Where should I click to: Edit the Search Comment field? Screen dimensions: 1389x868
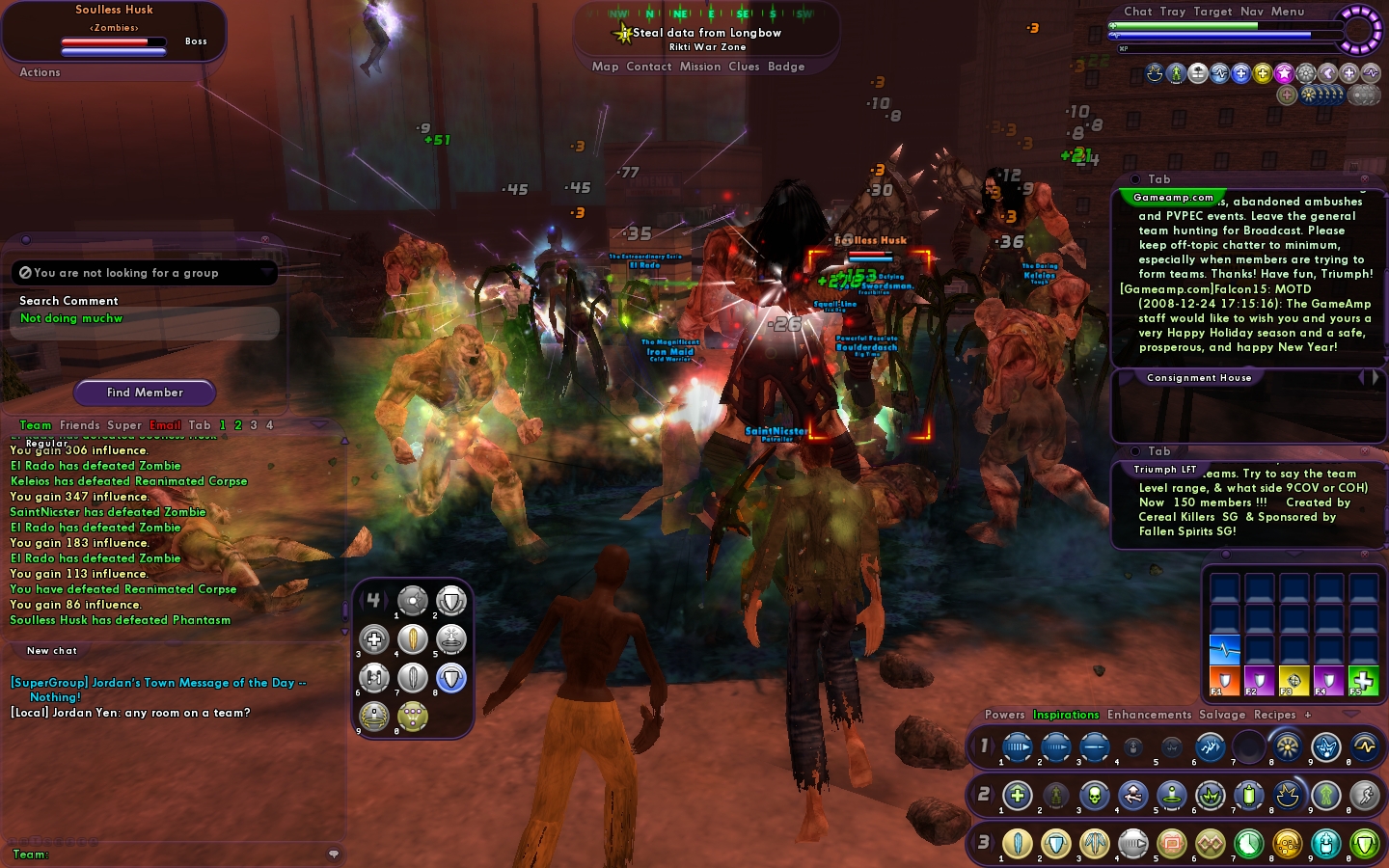[145, 319]
